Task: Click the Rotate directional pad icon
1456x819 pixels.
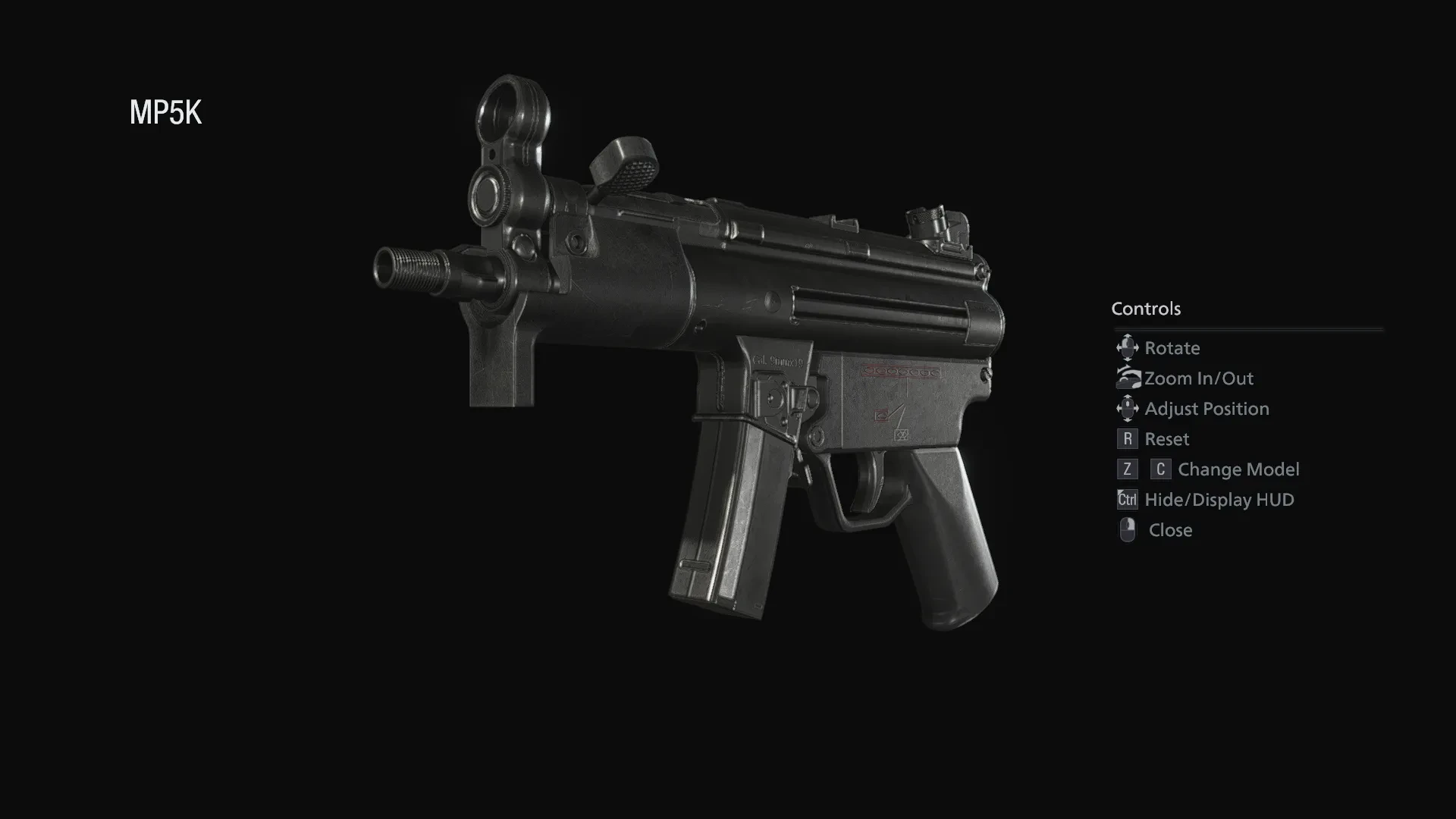Action: (x=1128, y=348)
